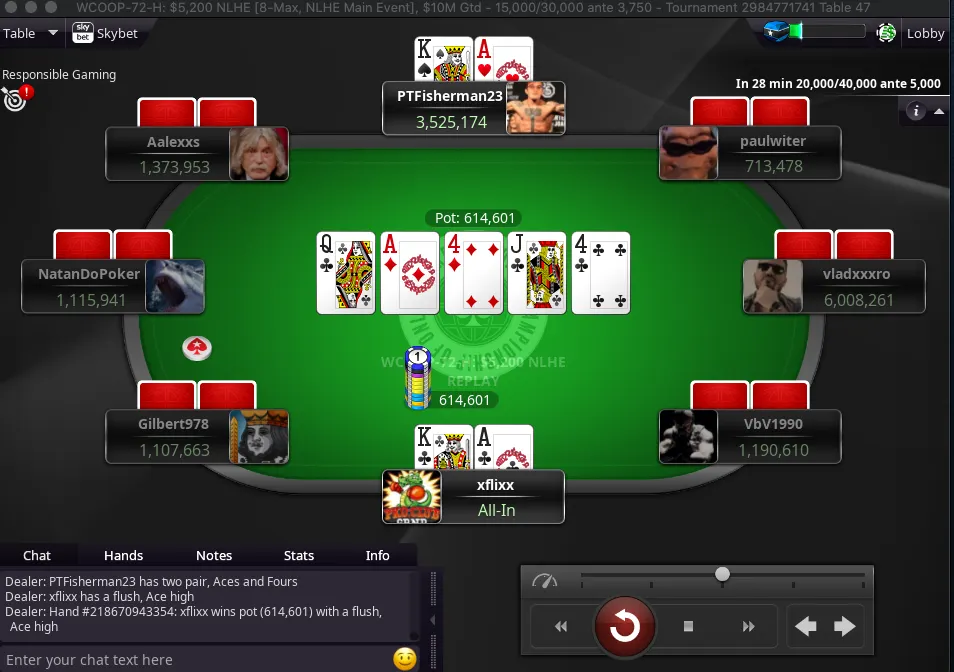Rewind the replay
The image size is (954, 672).
tap(561, 627)
